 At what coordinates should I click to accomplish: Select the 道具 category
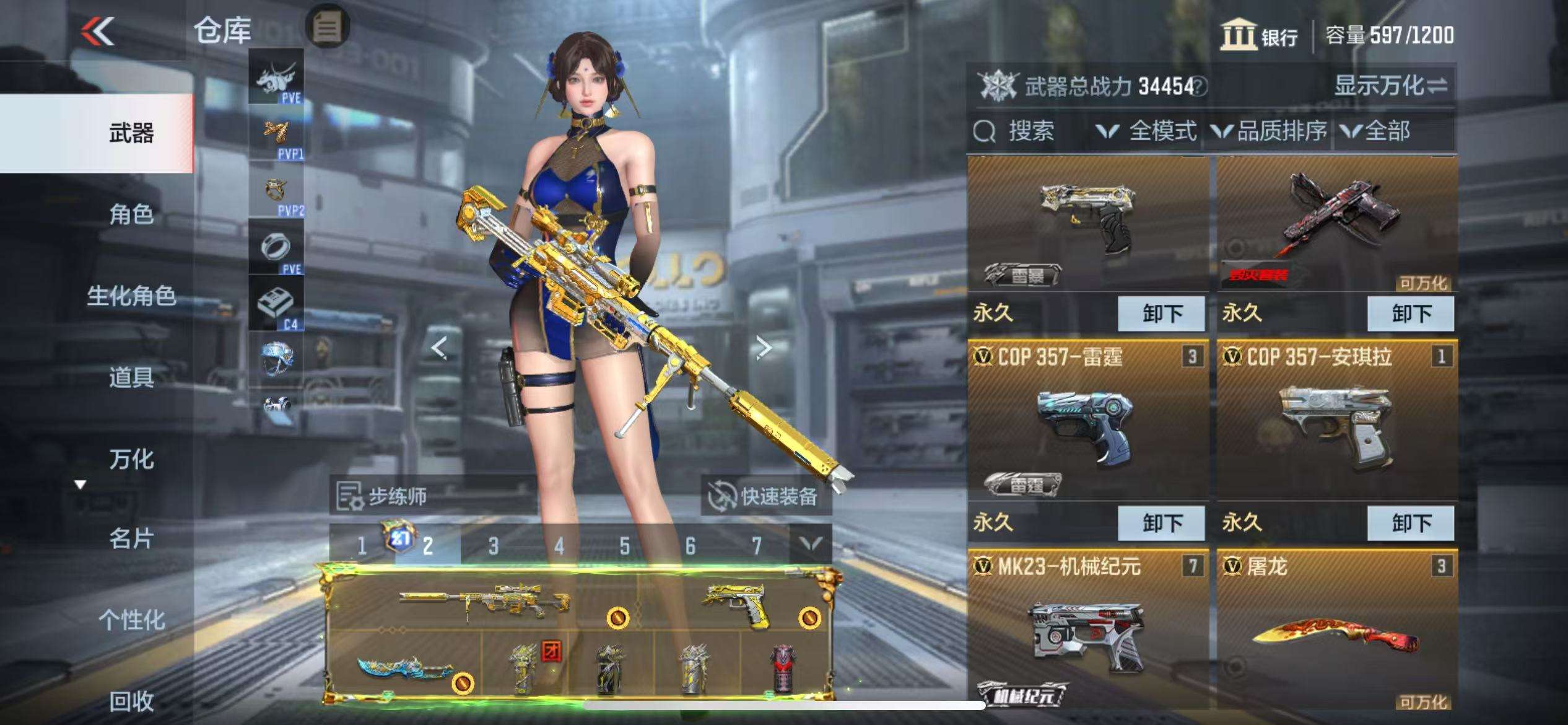pos(131,377)
